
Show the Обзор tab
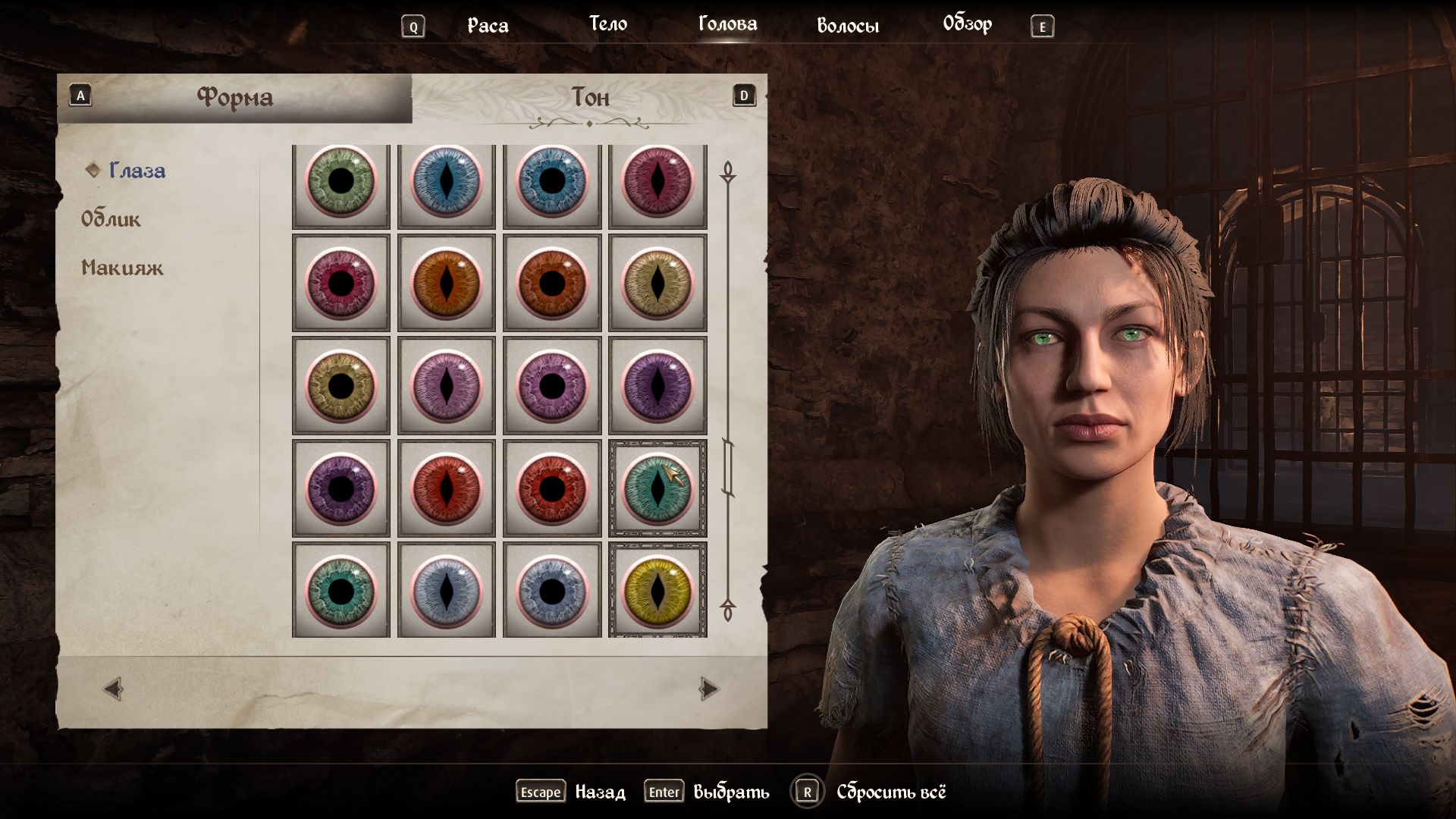(x=967, y=24)
